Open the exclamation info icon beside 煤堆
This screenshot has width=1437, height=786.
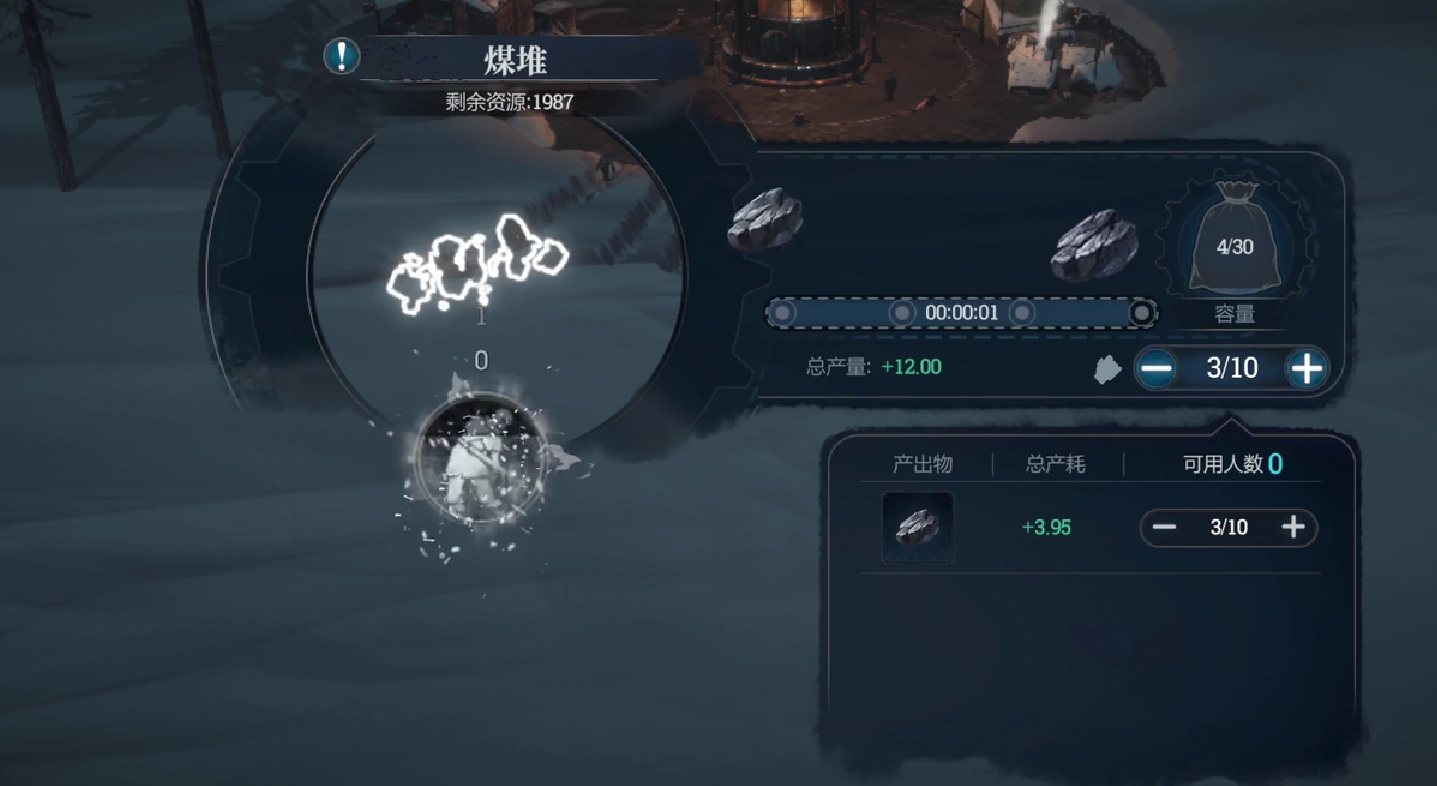point(342,56)
